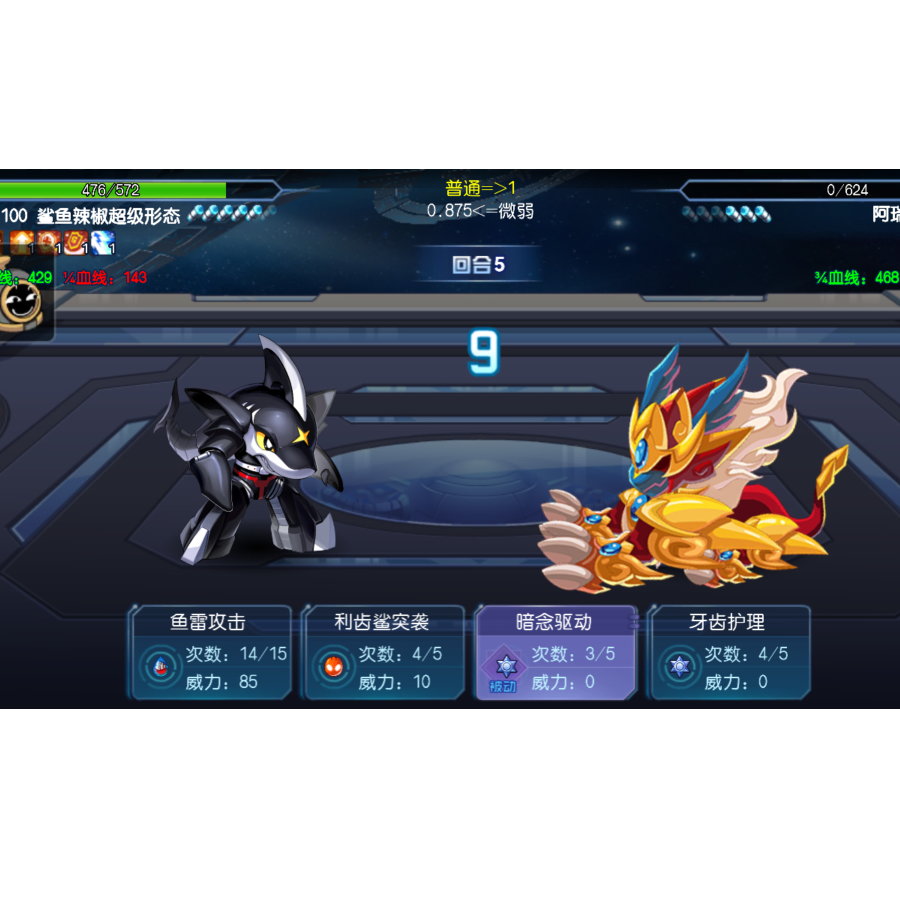Image resolution: width=900 pixels, height=900 pixels.
Task: Inspect the orange up-arrow buff icon
Action: (22, 243)
